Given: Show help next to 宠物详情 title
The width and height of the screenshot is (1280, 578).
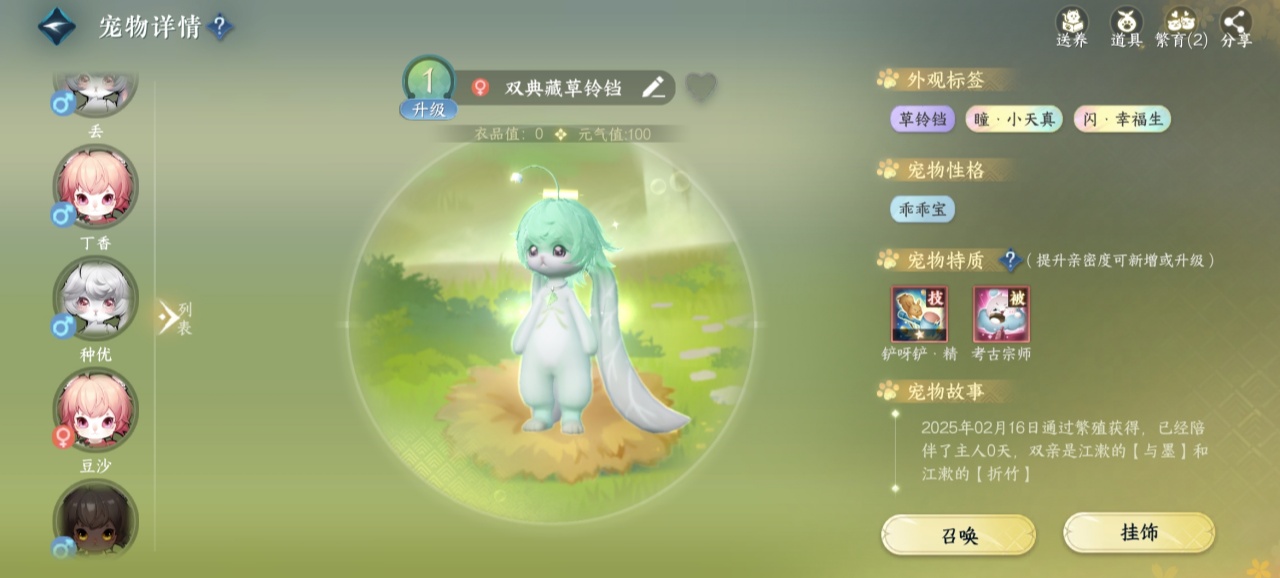Looking at the screenshot, I should [220, 27].
